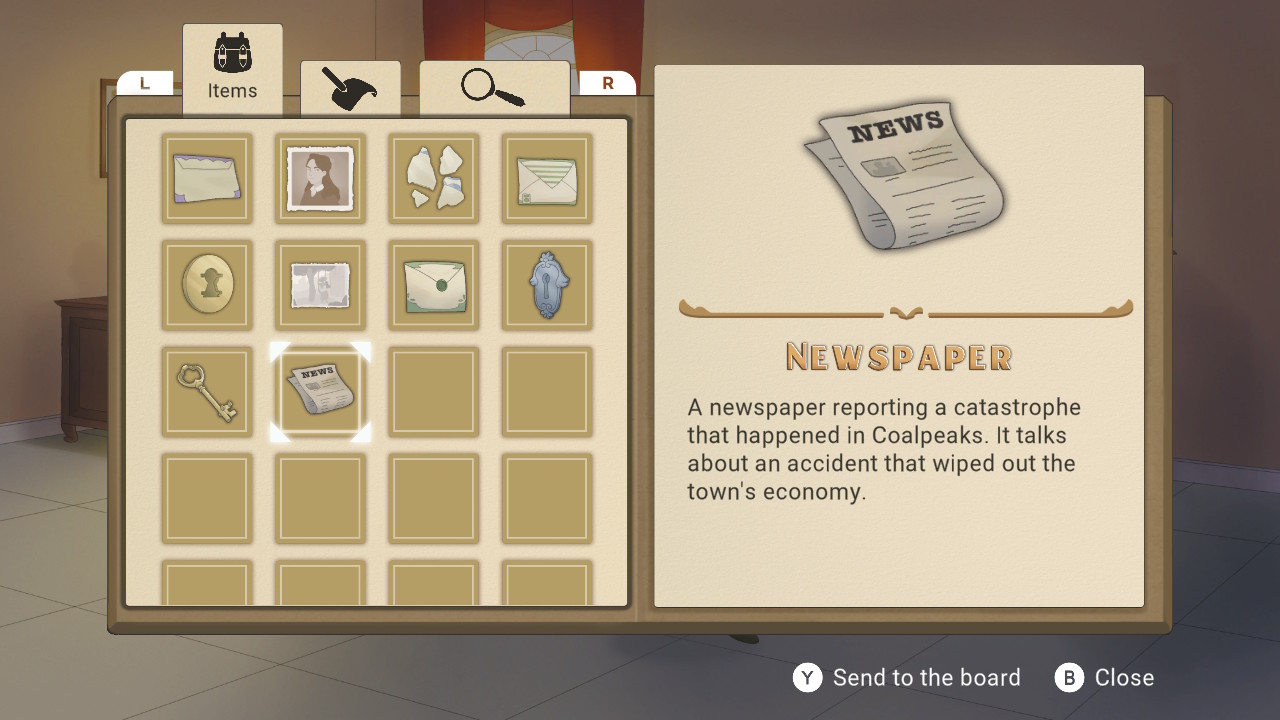Click the large newspaper preview image

tap(900, 175)
